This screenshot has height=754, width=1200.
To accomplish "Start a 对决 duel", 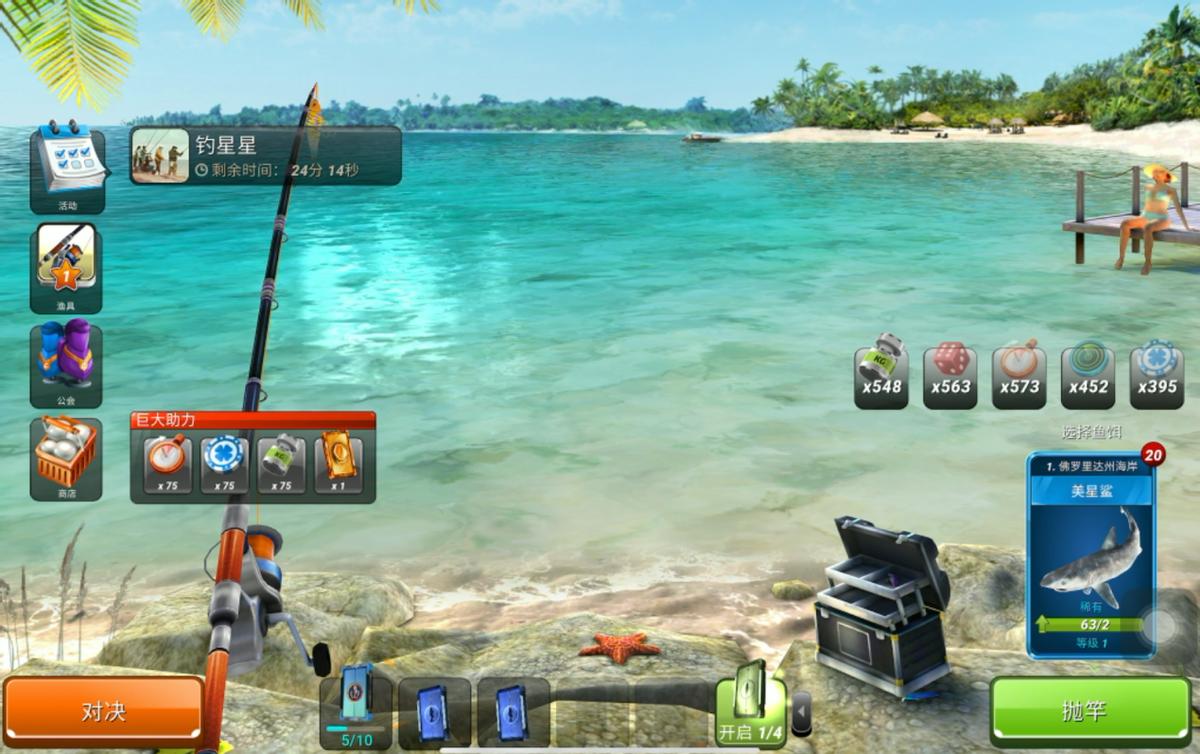I will point(104,711).
